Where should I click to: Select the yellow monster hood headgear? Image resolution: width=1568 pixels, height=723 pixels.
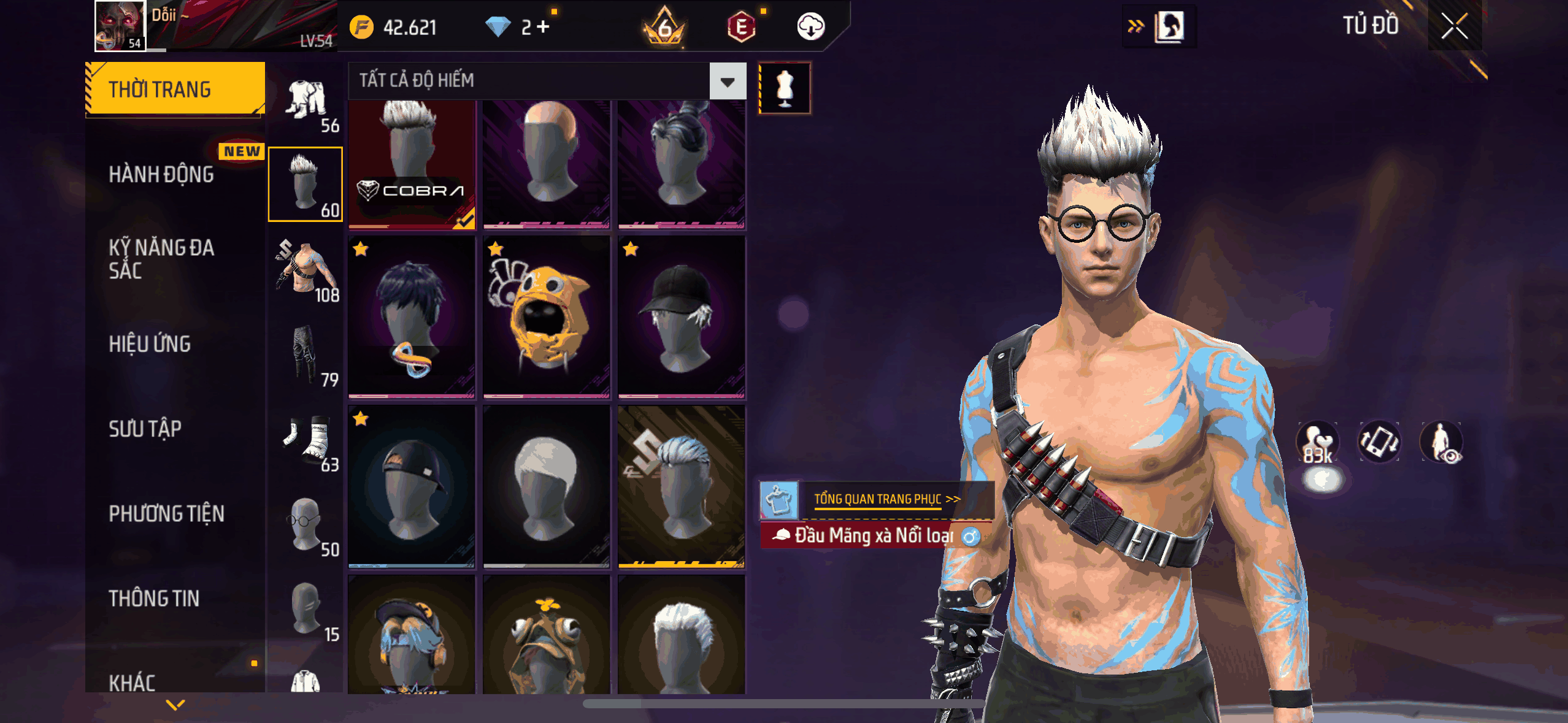pyautogui.click(x=546, y=317)
